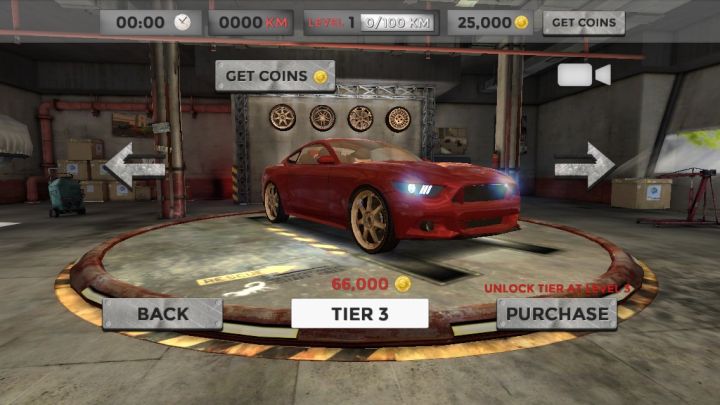Select the TIER 3 label button
The height and width of the screenshot is (405, 720).
[x=360, y=313]
